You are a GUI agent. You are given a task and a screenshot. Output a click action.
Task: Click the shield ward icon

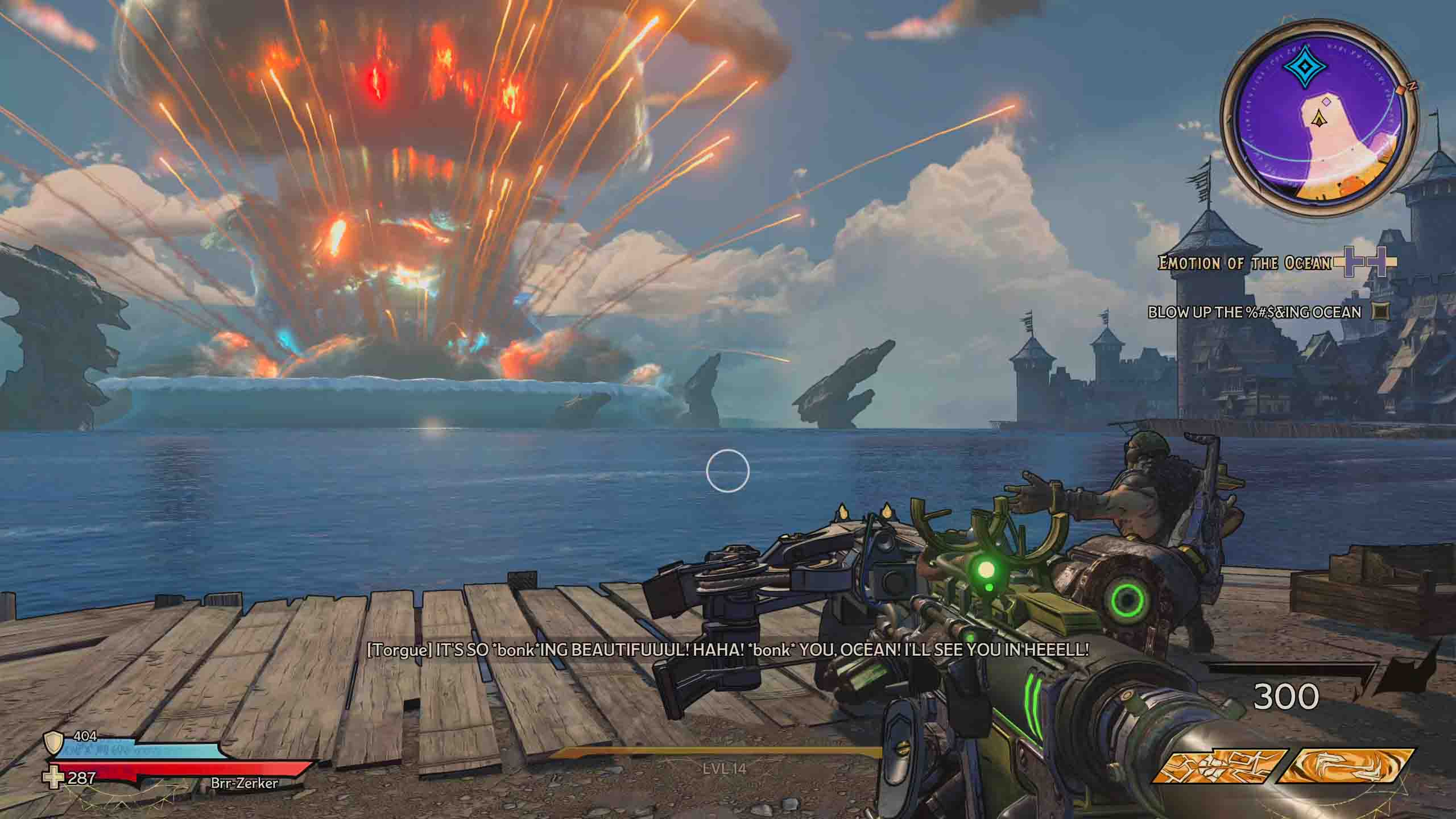[54, 742]
